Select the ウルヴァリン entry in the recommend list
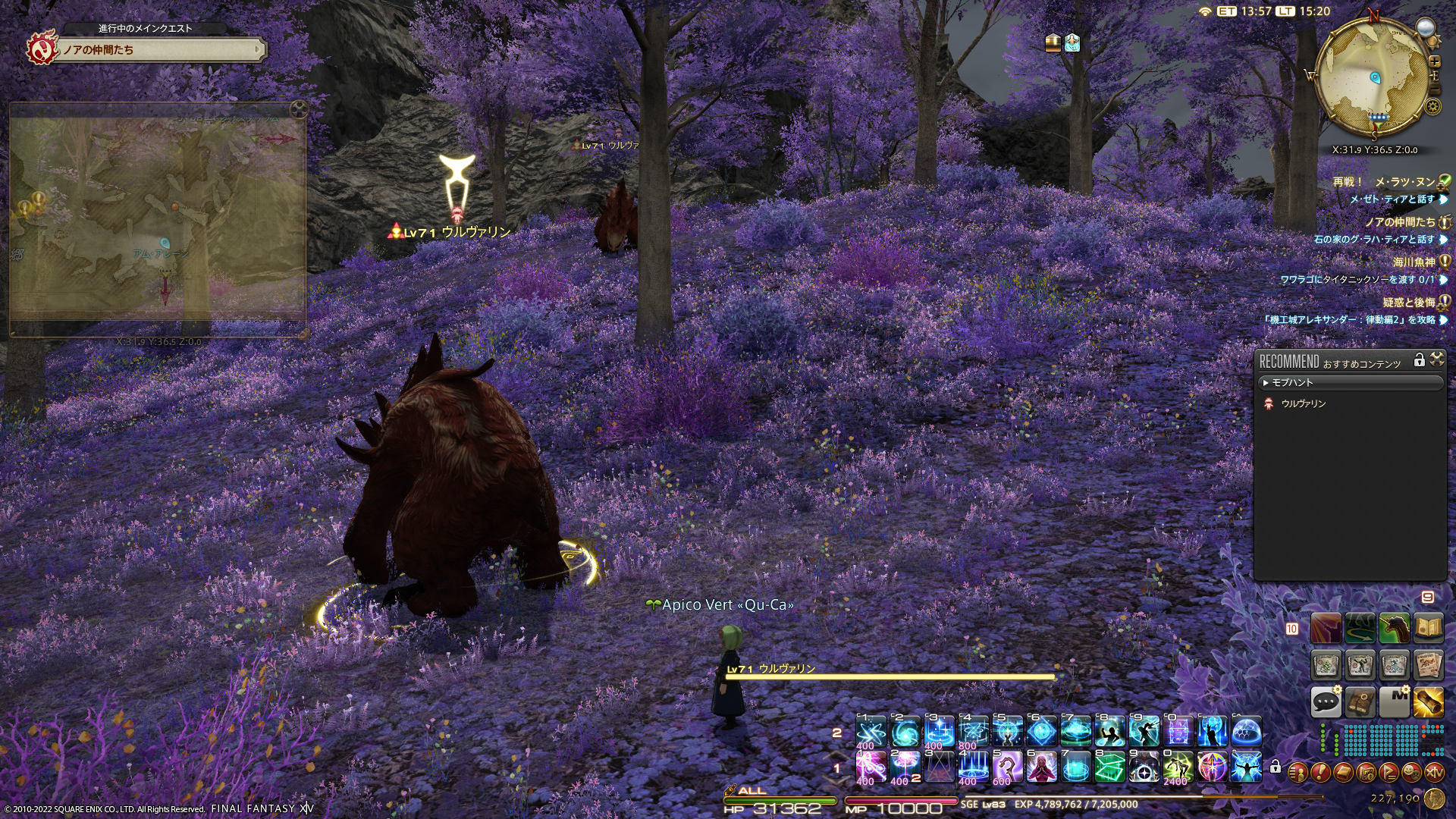Image resolution: width=1456 pixels, height=819 pixels. click(x=1303, y=404)
